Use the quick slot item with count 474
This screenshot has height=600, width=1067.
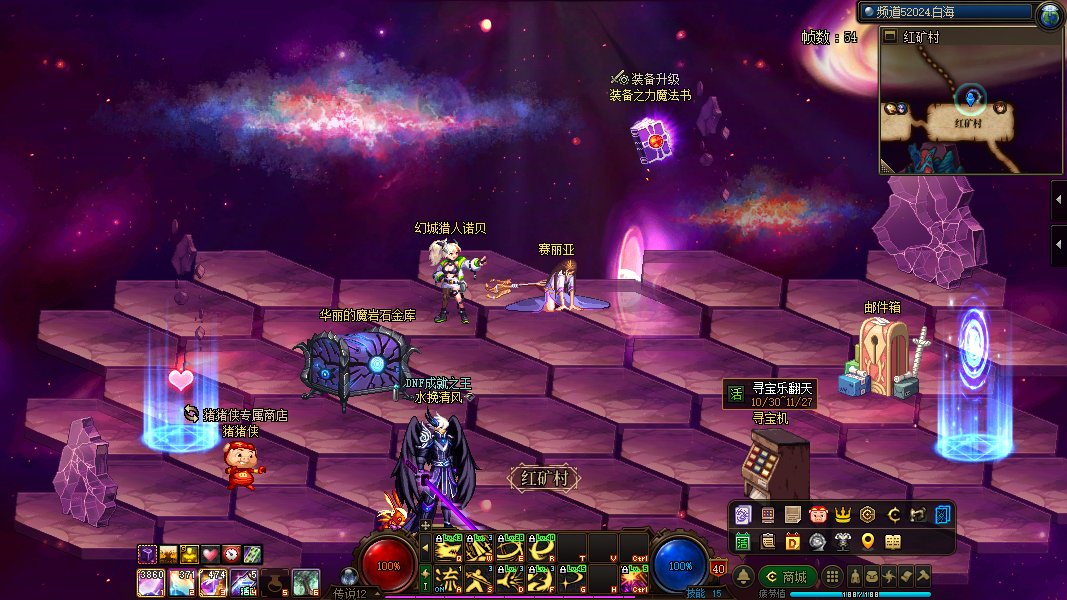click(214, 581)
